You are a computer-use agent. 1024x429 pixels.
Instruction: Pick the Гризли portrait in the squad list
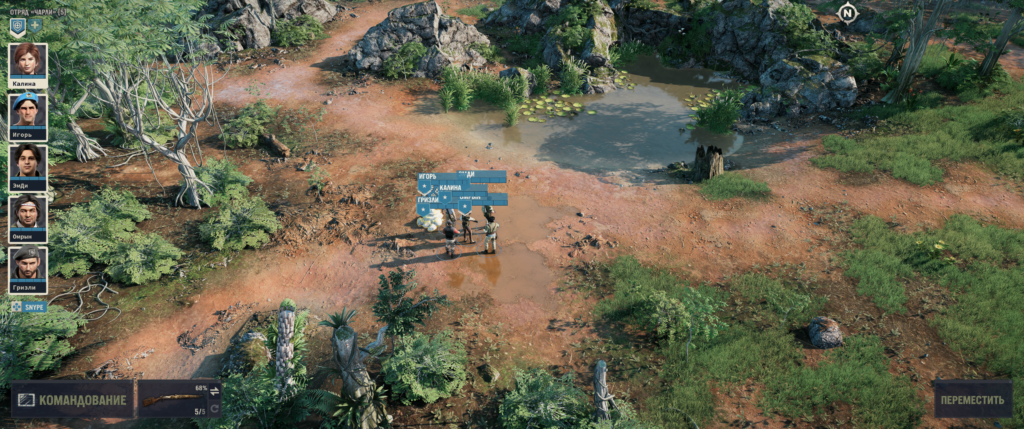27,265
